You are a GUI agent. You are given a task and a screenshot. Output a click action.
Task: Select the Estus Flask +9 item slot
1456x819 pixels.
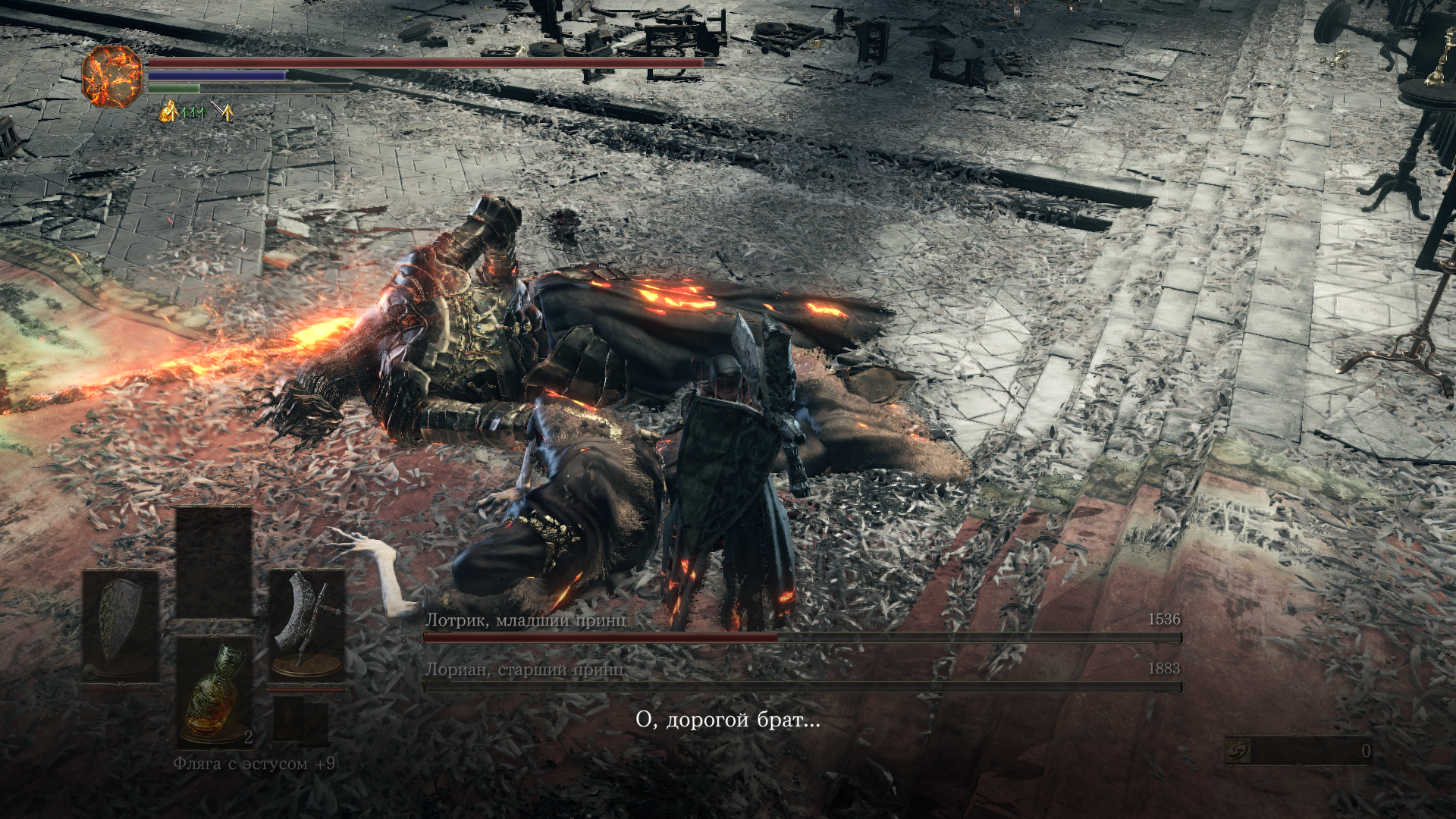(x=215, y=692)
